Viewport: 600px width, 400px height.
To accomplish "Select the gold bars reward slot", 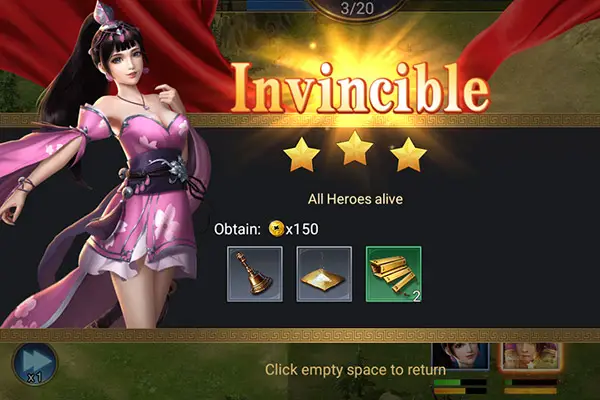I will [x=393, y=273].
